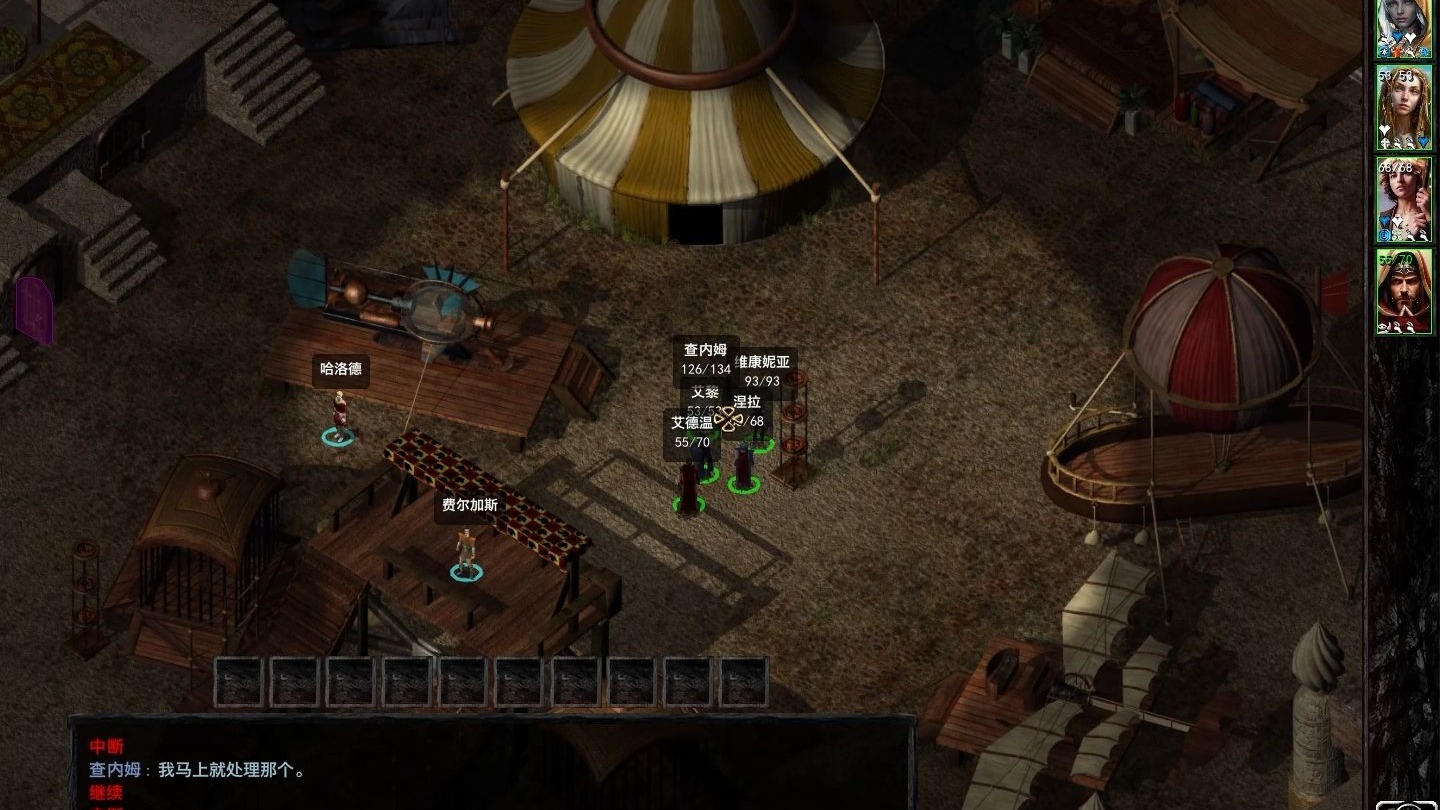
Task: Select the pale hooded woman's portrait
Action: [x=1404, y=26]
